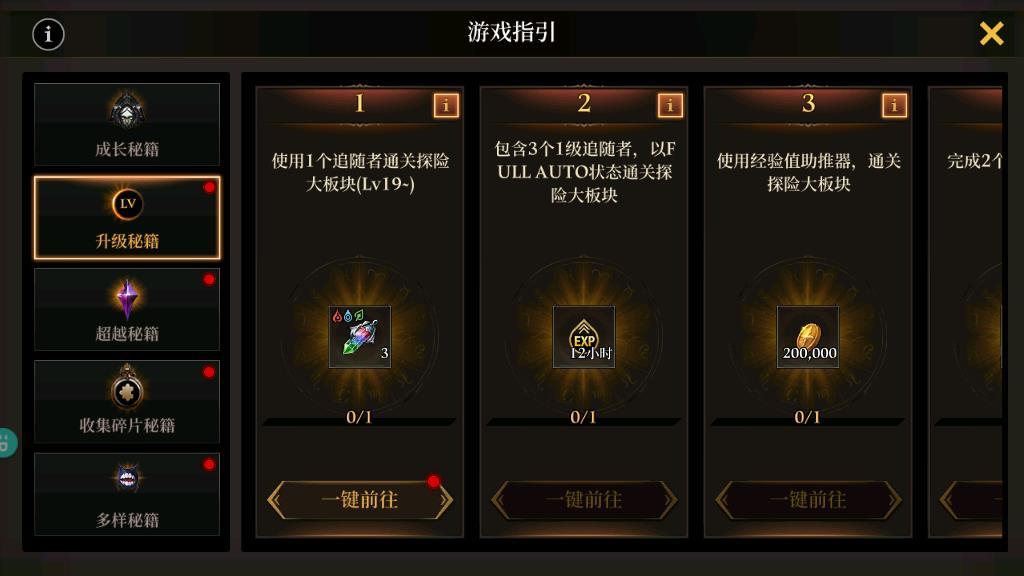Close the 游戏指引 guide window
This screenshot has height=576, width=1024.
click(991, 34)
